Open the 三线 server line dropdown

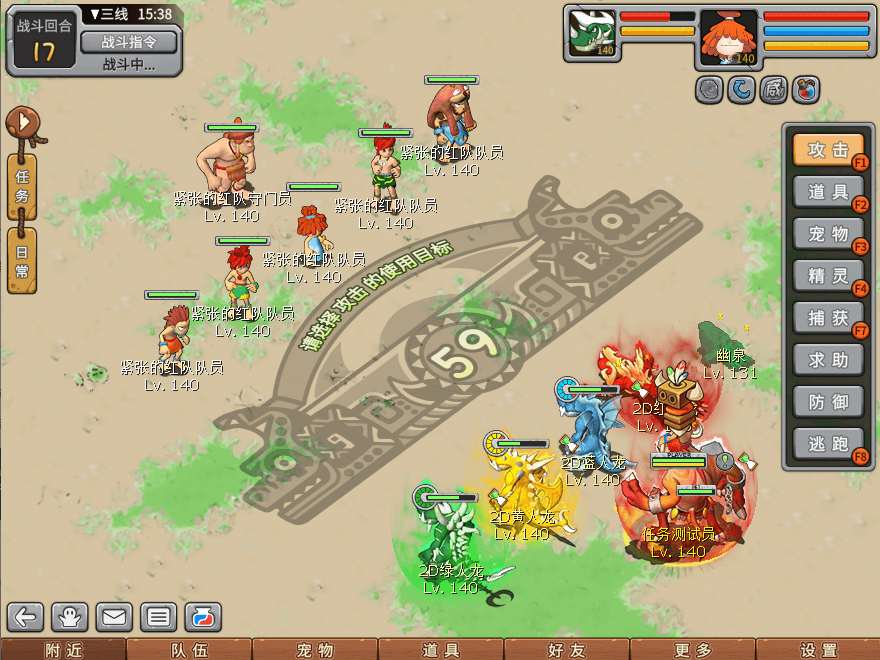point(107,14)
